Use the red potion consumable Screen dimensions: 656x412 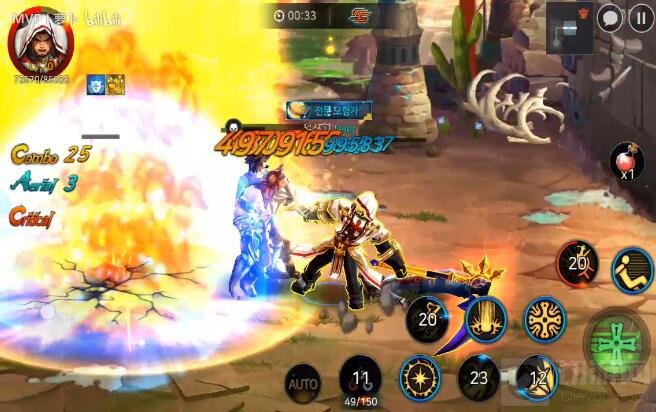pyautogui.click(x=626, y=161)
